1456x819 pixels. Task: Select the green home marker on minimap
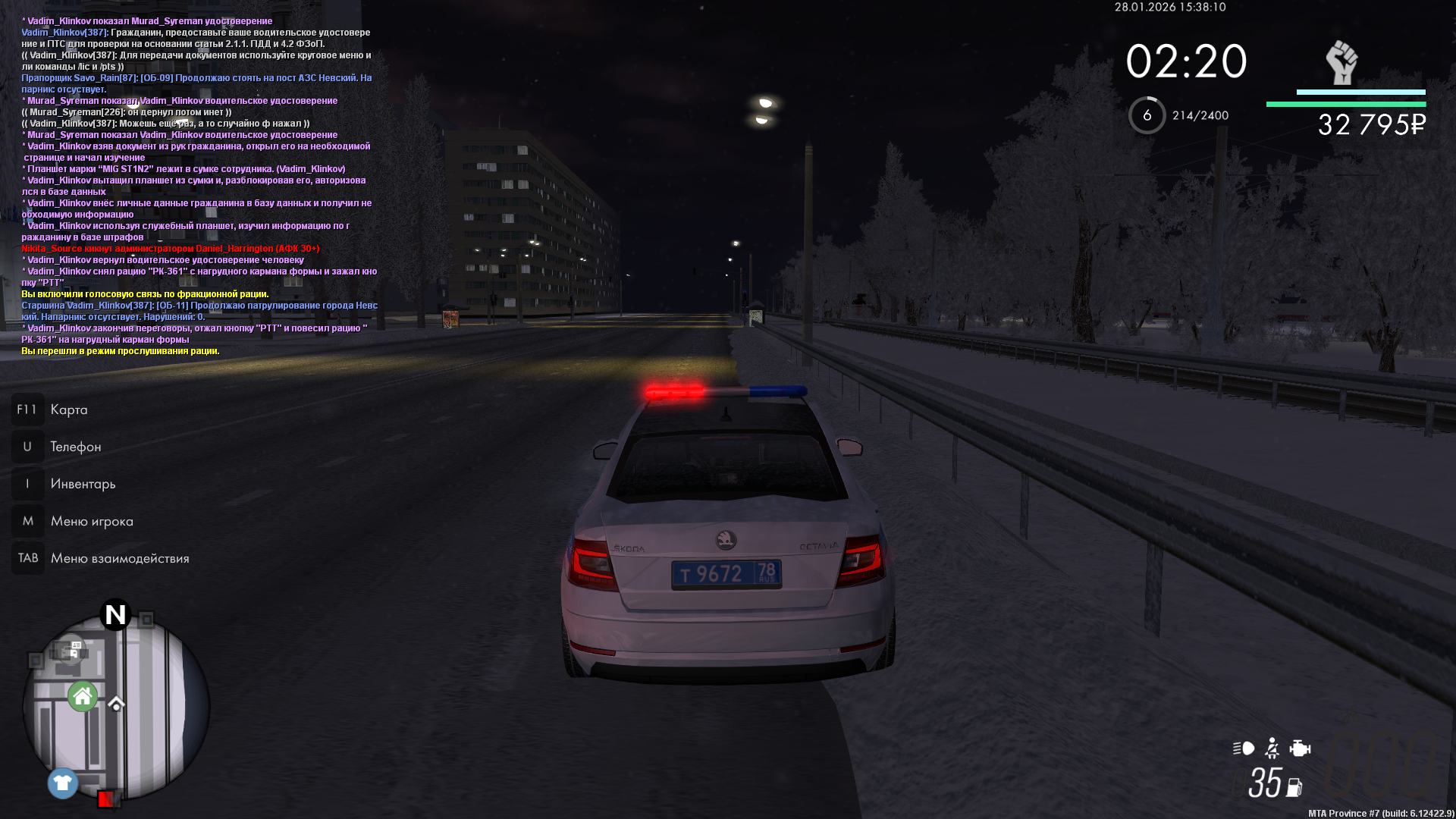[83, 696]
